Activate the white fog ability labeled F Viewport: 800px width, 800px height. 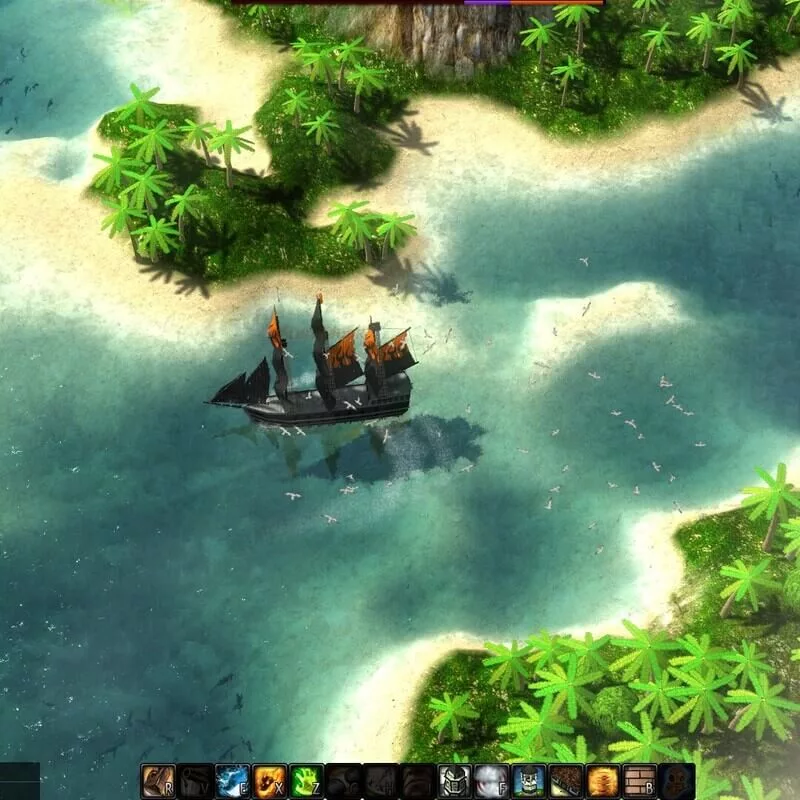[491, 781]
